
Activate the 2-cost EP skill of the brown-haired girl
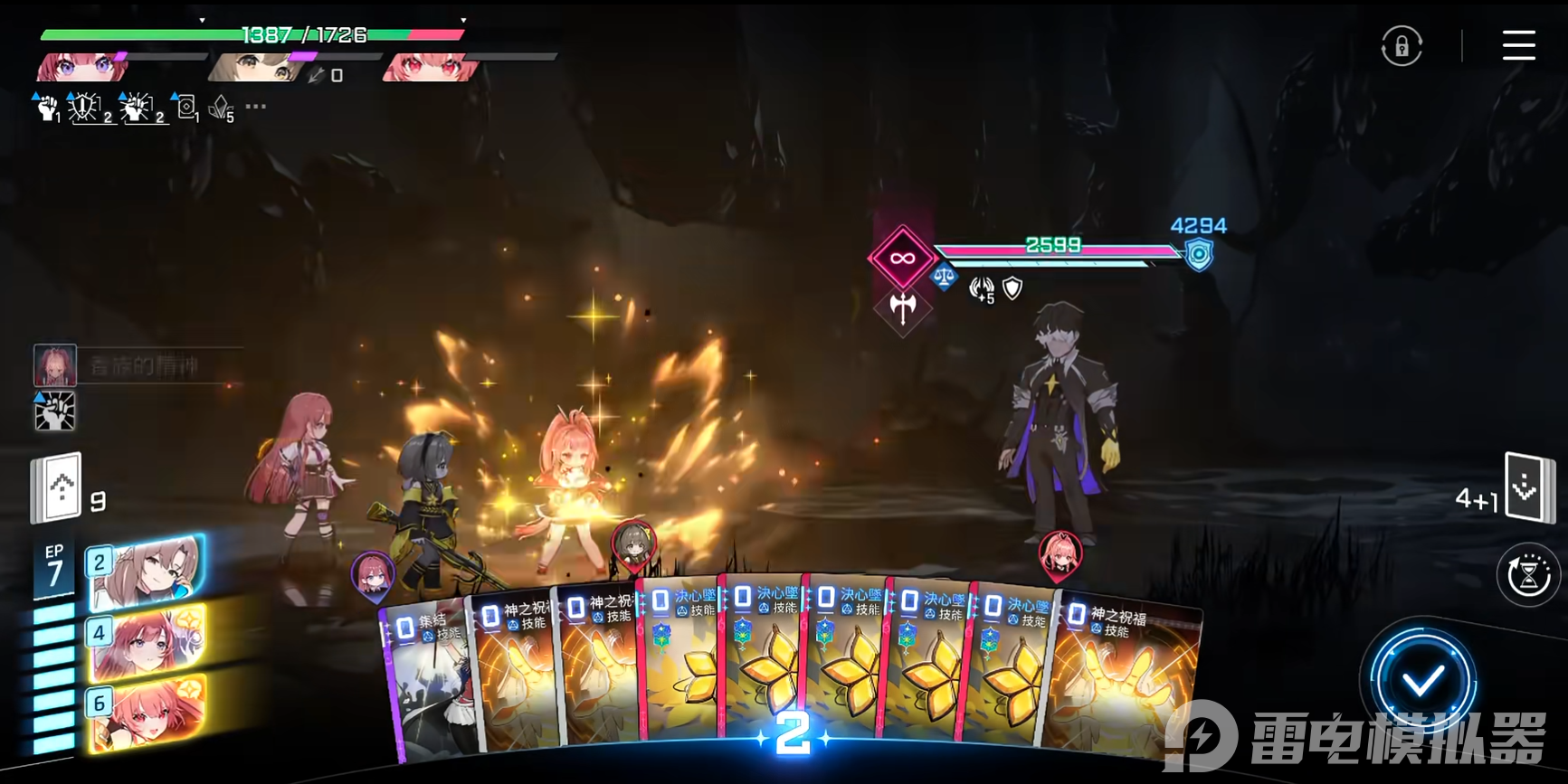pos(147,571)
